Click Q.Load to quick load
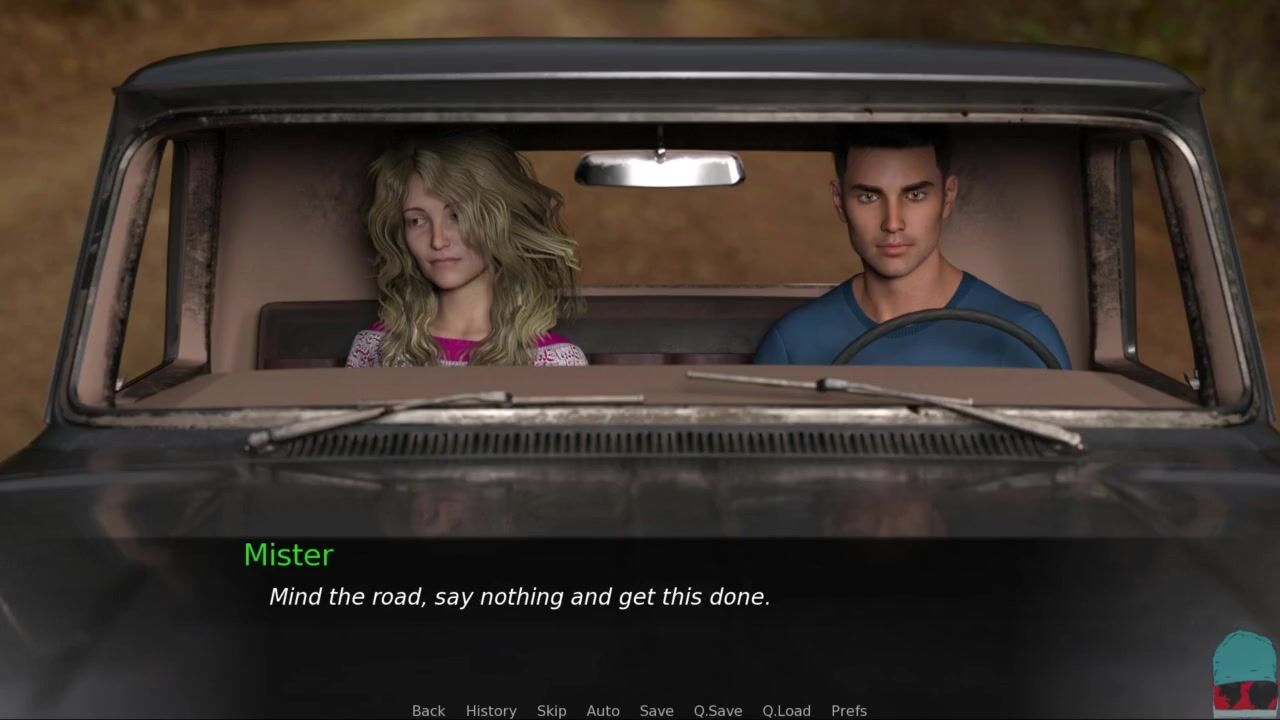 pyautogui.click(x=786, y=711)
